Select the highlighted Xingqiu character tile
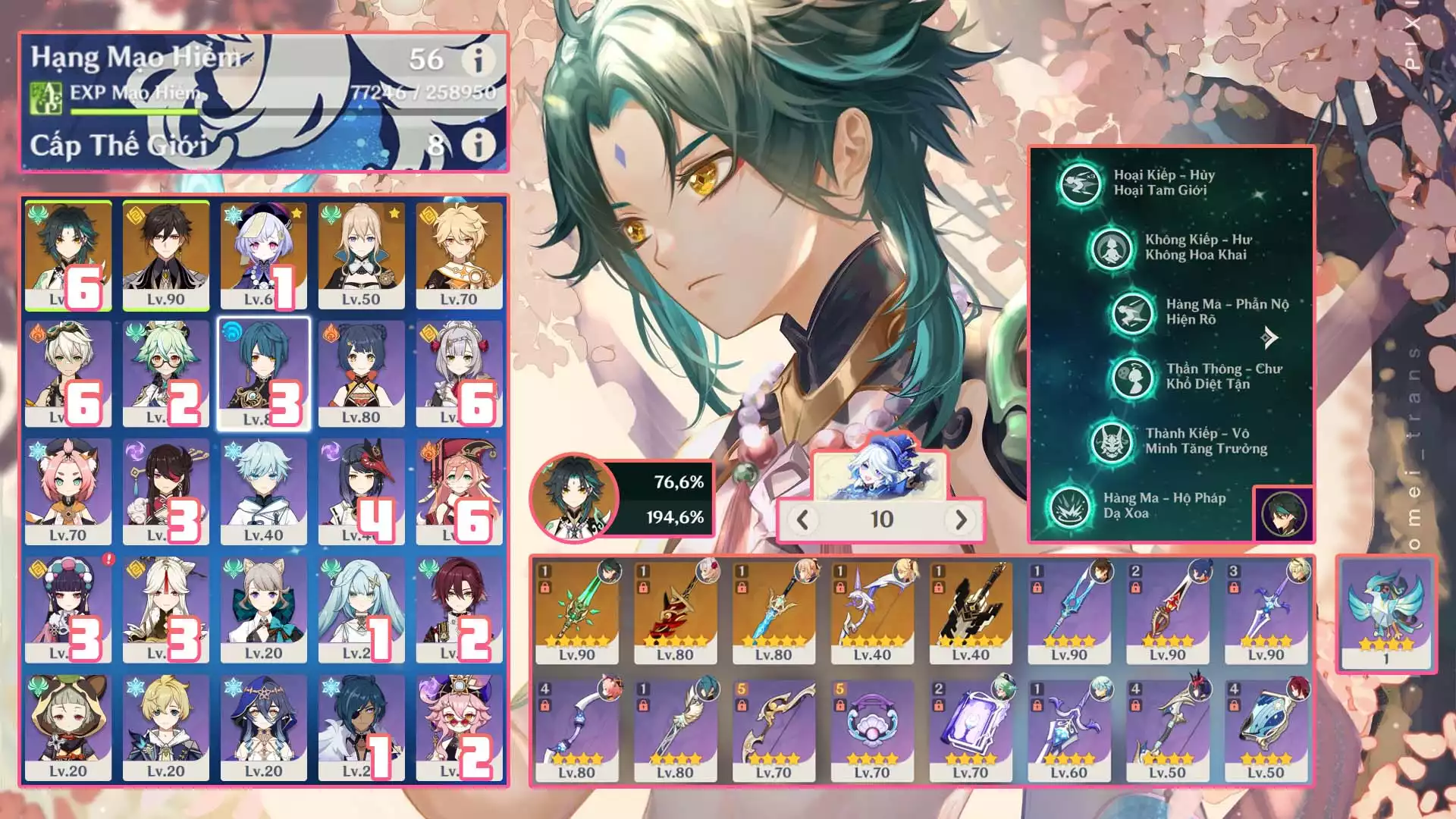The width and height of the screenshot is (1456, 819). pos(263,373)
